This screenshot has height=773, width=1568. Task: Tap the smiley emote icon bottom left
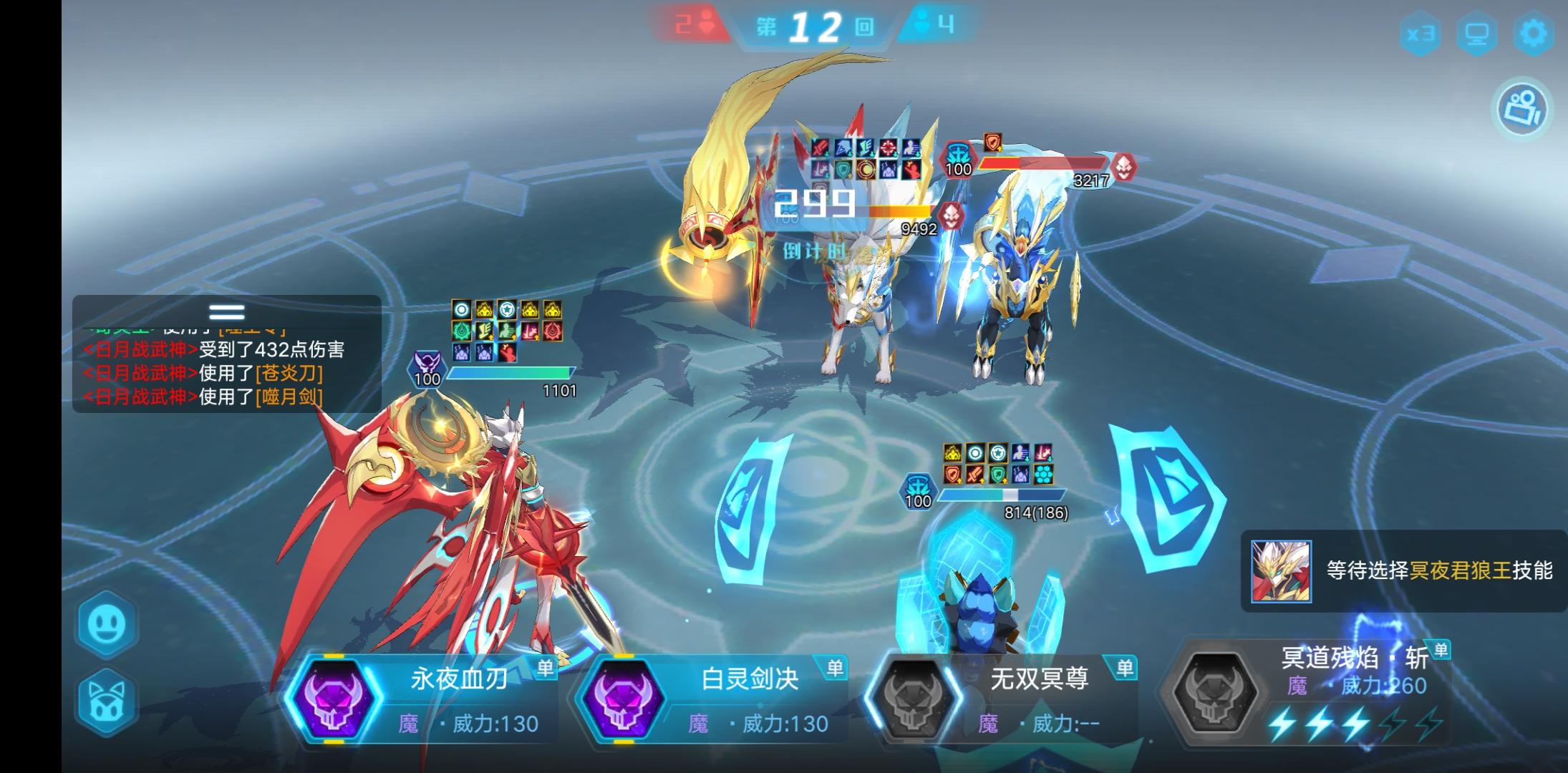pos(106,624)
